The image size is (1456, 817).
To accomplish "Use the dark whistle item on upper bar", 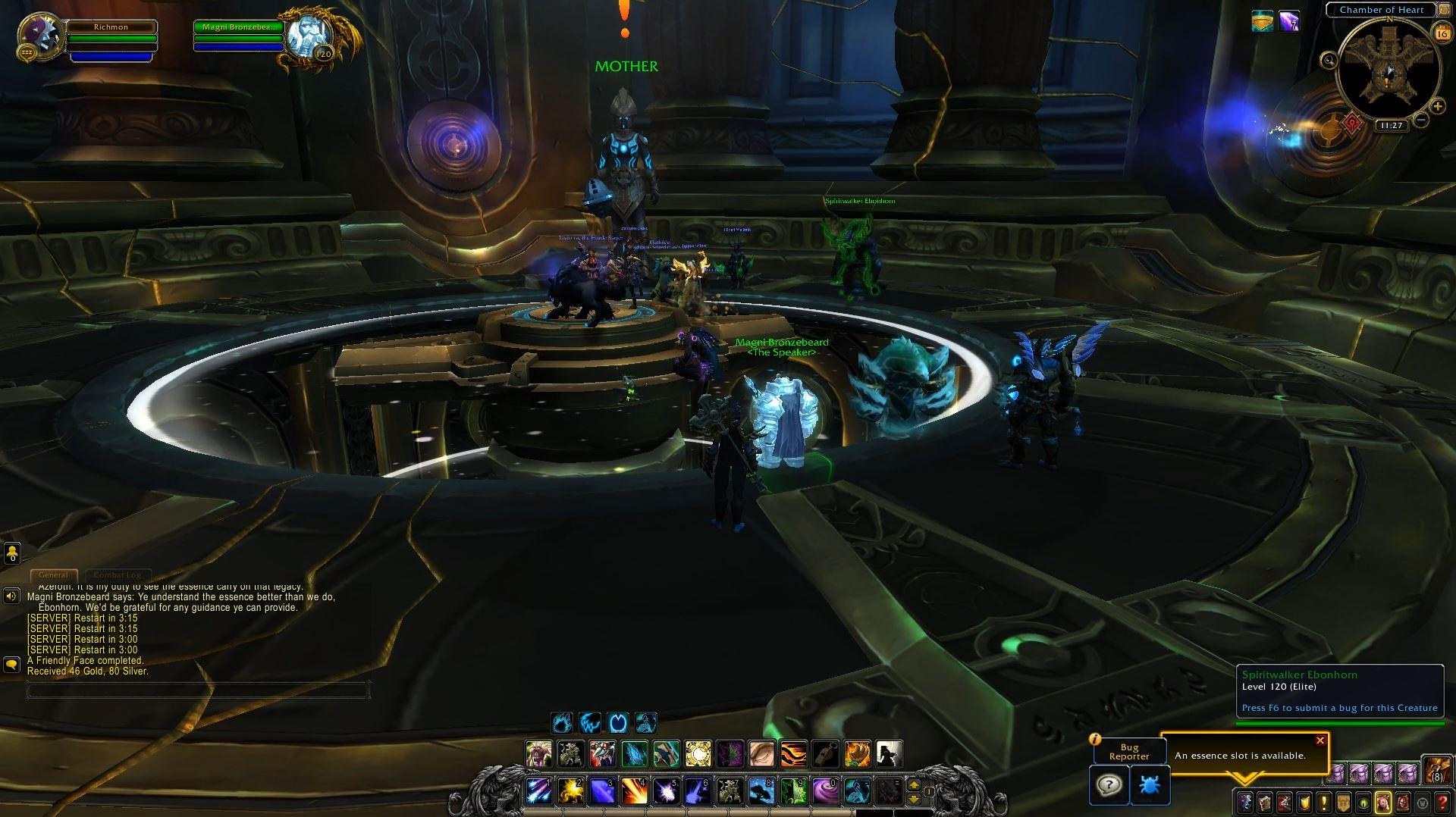I will 825,754.
